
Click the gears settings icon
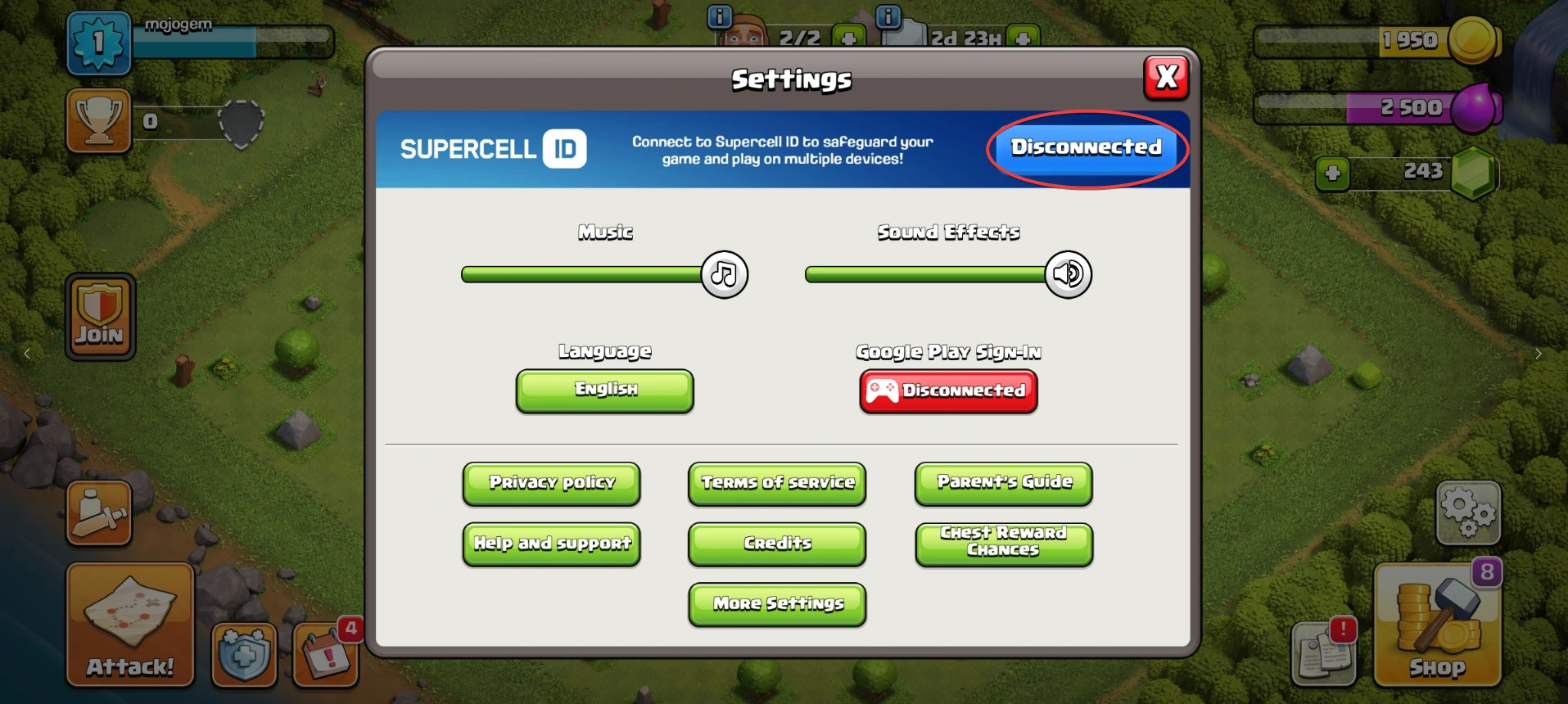[x=1468, y=512]
